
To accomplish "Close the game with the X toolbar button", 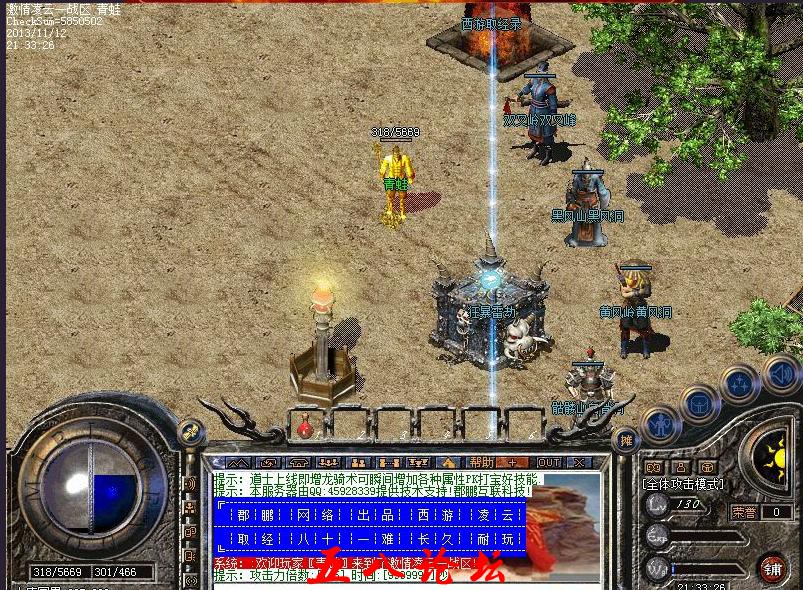I will click(x=579, y=462).
